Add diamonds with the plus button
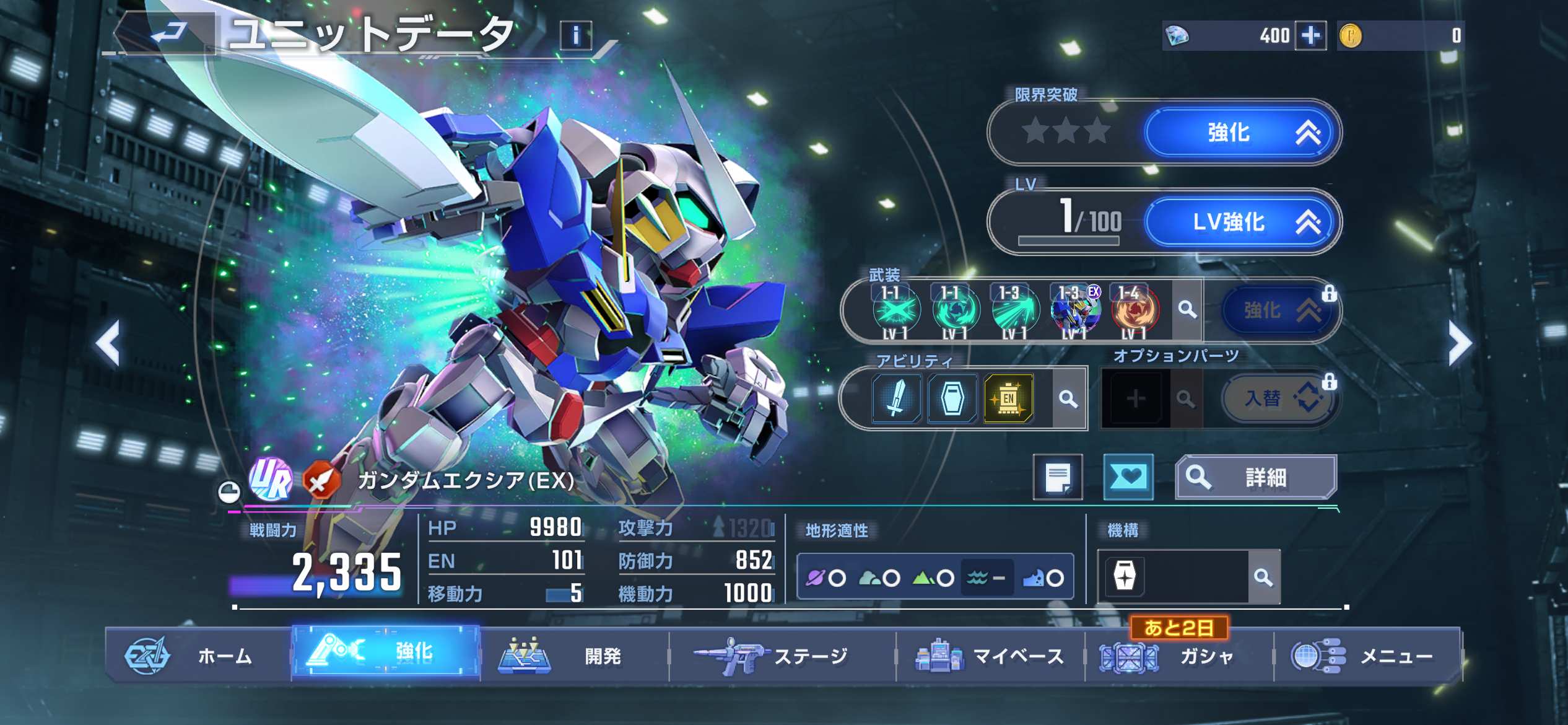This screenshot has height=725, width=1568. (x=1310, y=35)
